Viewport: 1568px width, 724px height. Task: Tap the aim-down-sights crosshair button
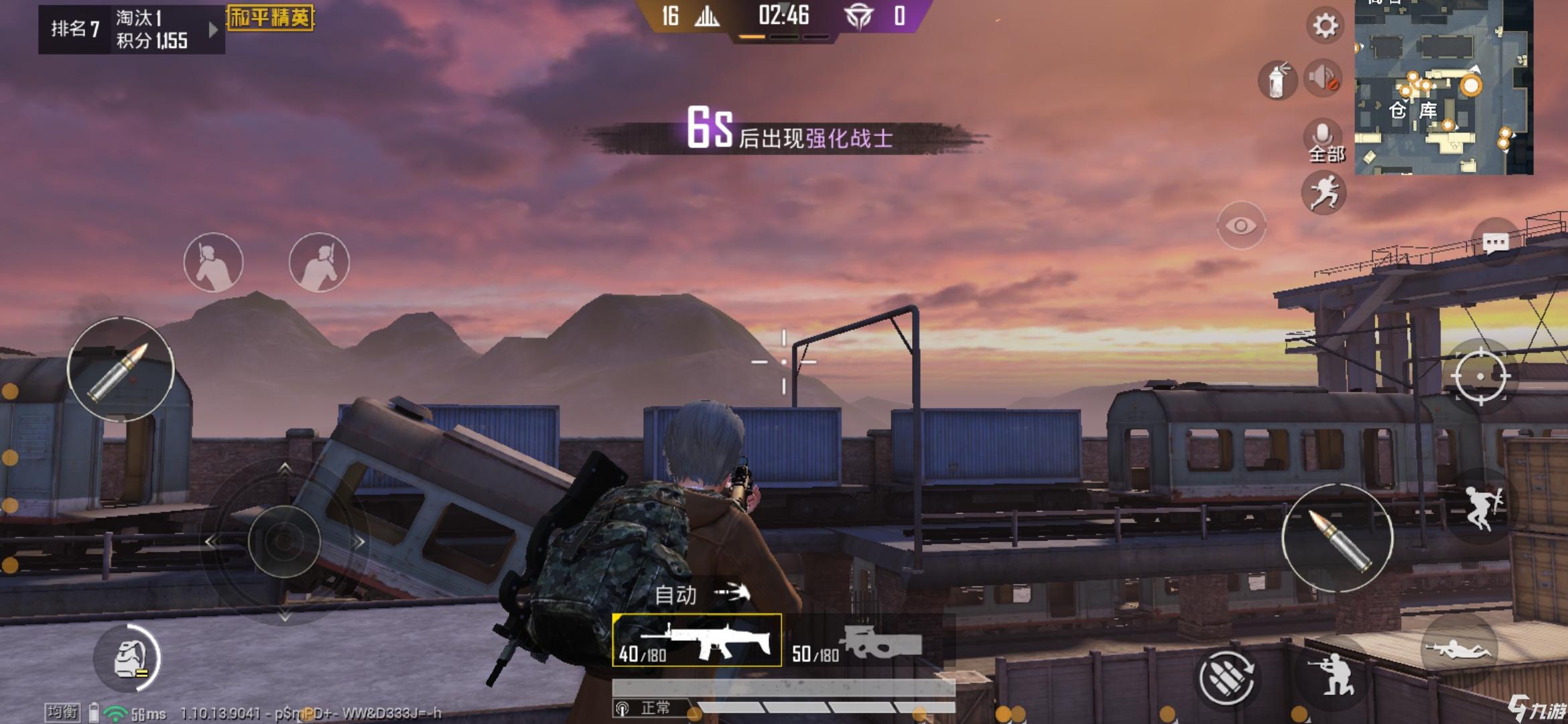(x=1480, y=376)
